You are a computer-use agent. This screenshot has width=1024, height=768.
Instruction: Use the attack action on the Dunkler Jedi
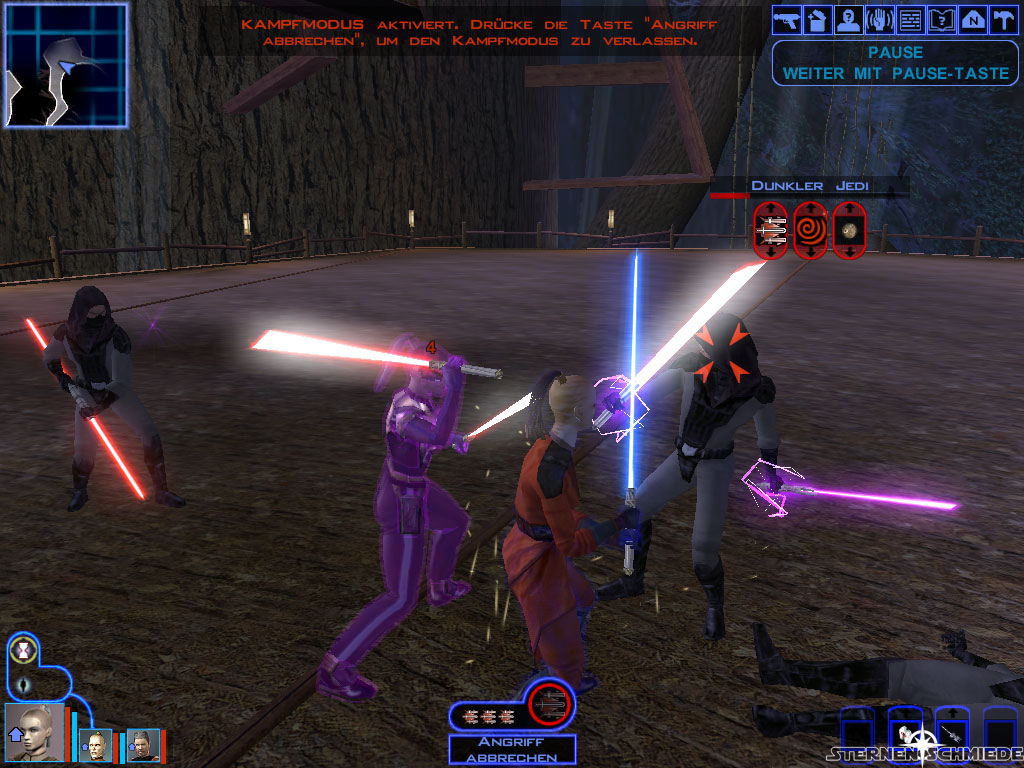771,231
